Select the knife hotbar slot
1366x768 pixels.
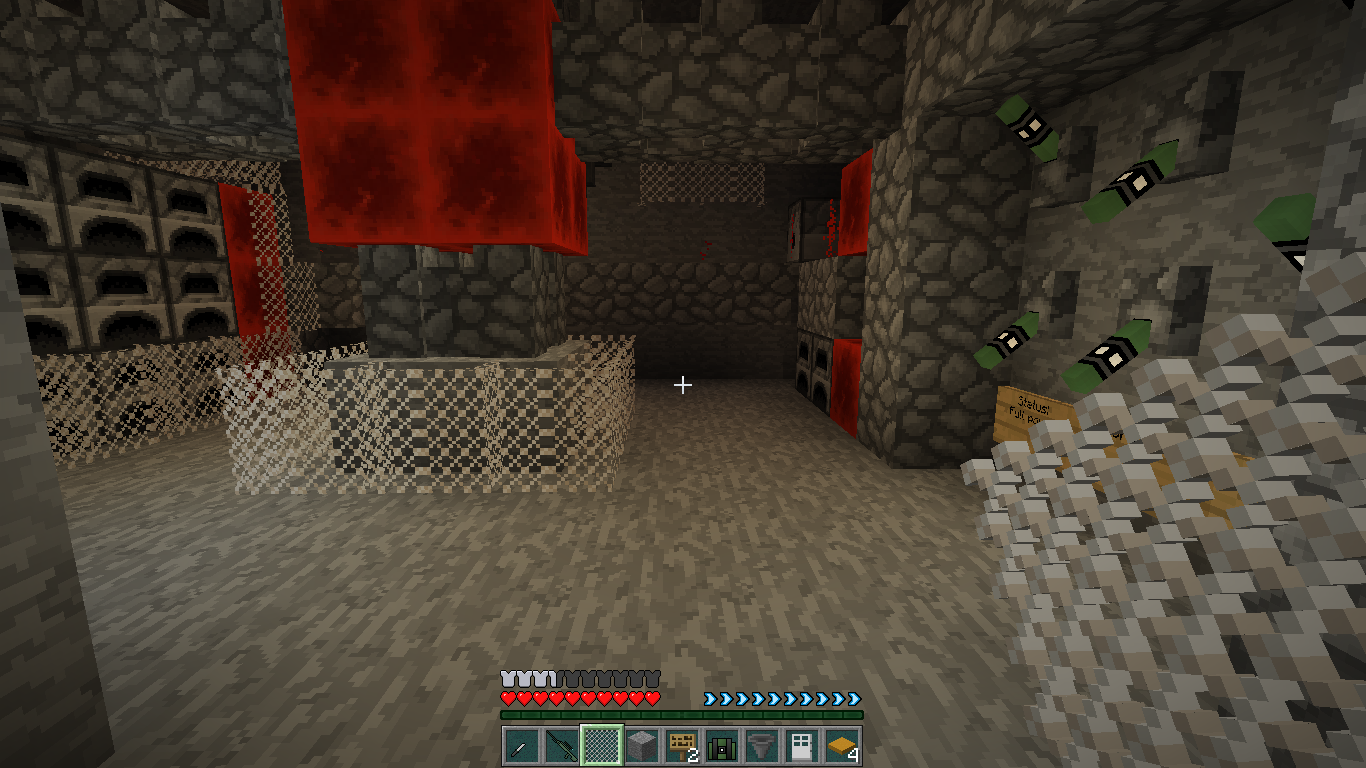point(521,745)
